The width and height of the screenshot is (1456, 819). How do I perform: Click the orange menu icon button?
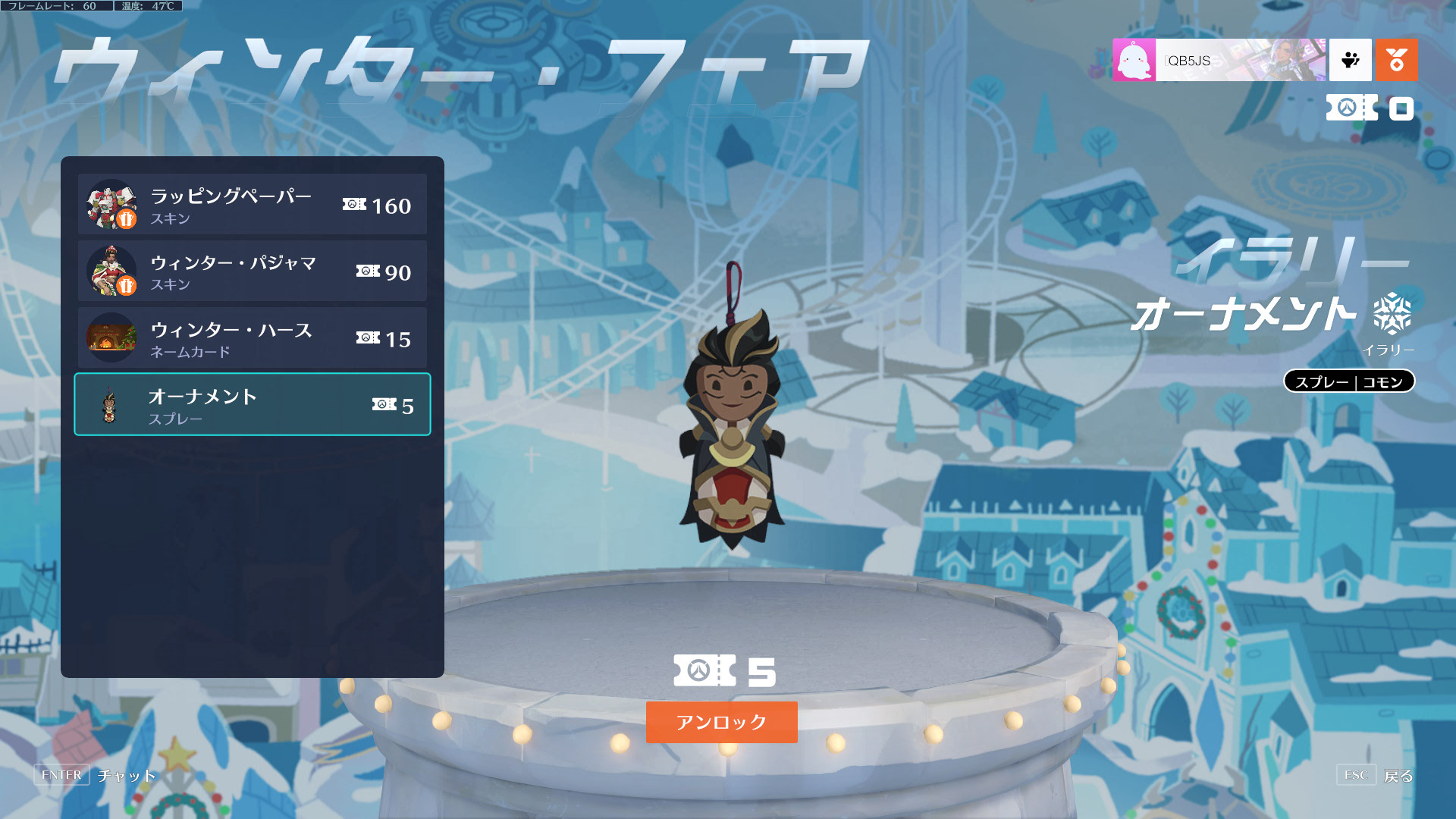tap(1396, 61)
